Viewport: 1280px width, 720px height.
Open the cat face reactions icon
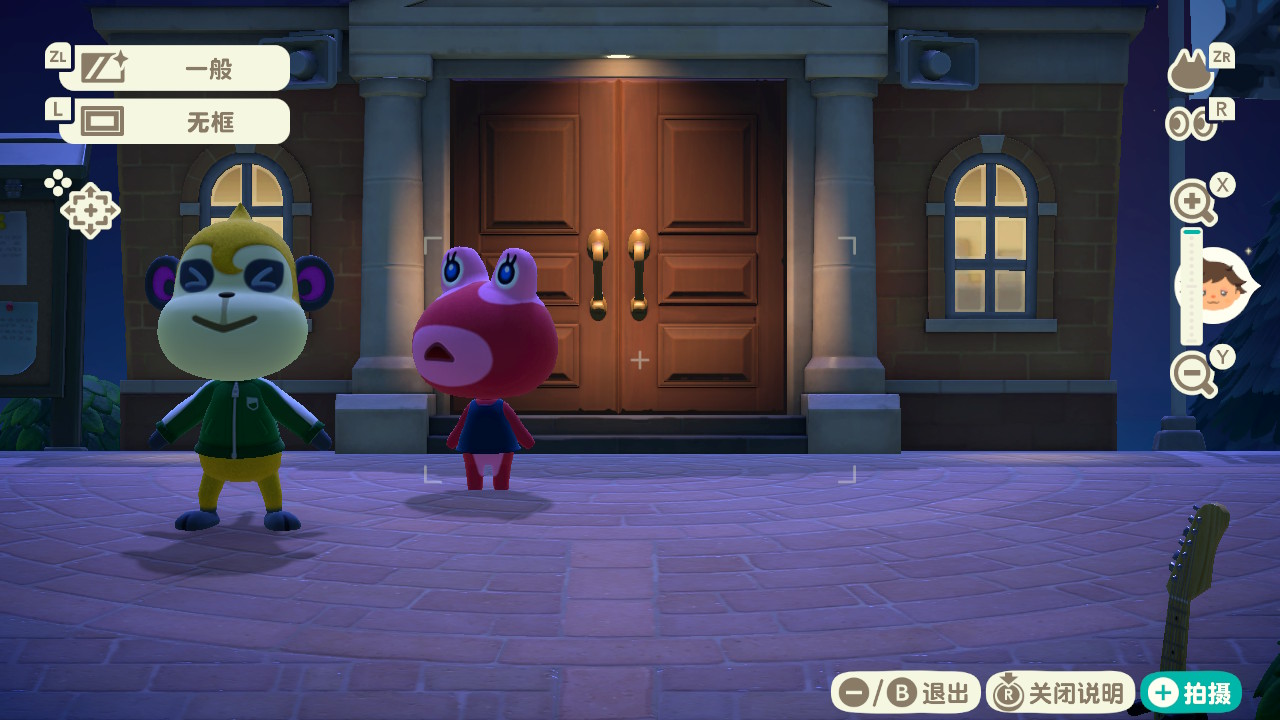click(1191, 73)
